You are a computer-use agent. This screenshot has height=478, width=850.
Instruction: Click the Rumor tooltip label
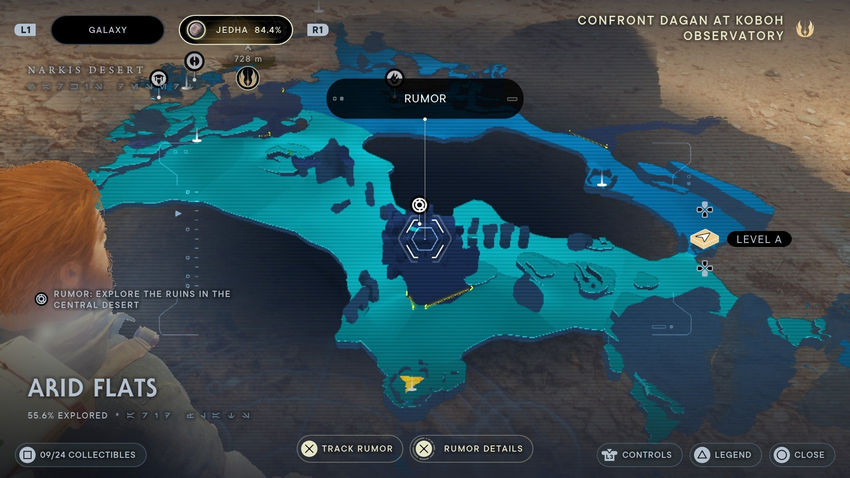coord(425,99)
